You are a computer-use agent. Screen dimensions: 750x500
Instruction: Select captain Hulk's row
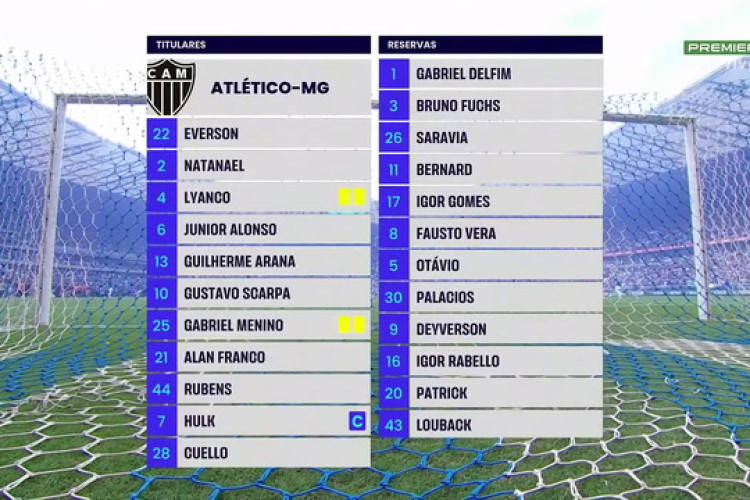(258, 421)
